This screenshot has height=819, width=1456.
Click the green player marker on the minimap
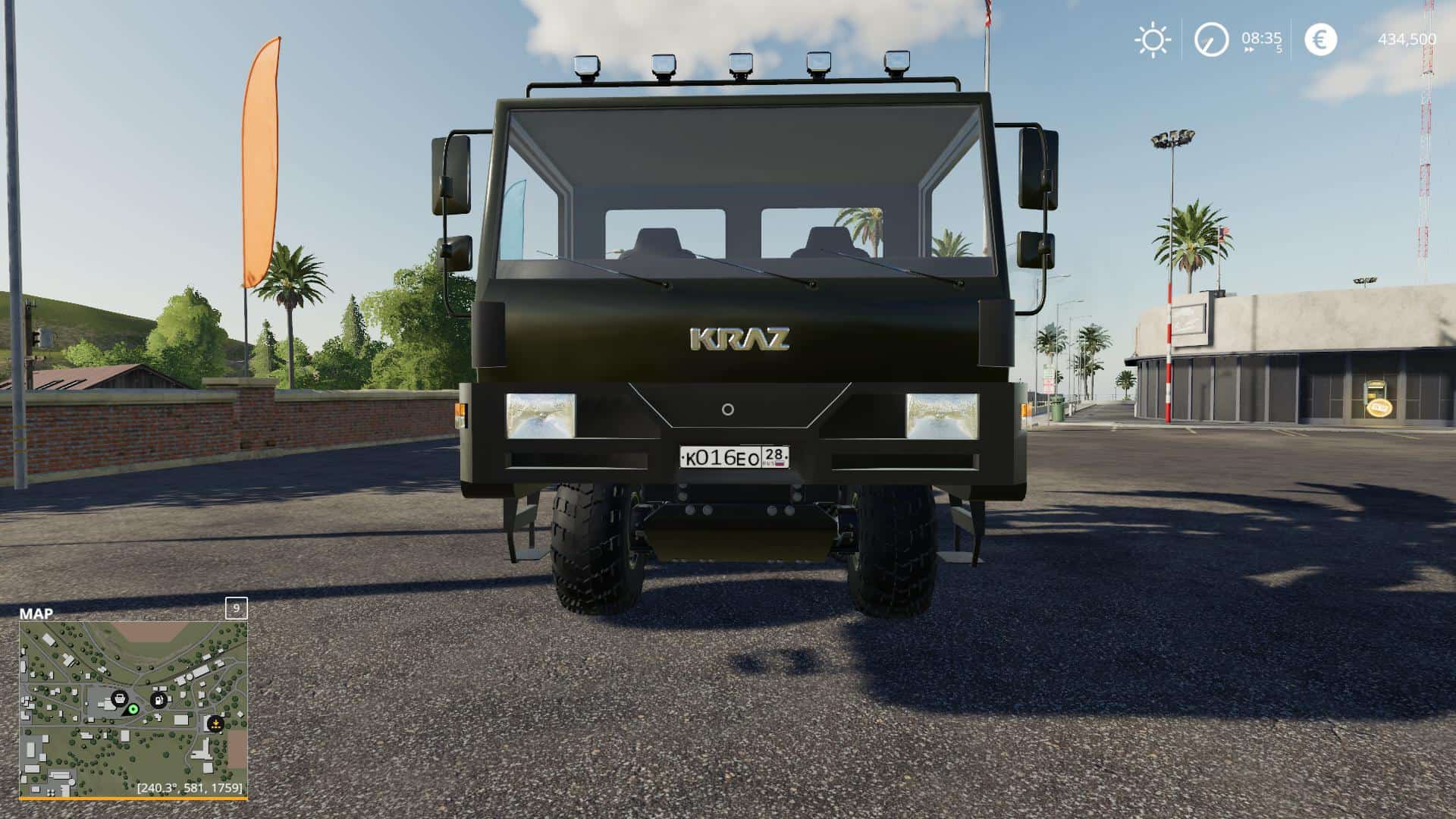click(133, 710)
